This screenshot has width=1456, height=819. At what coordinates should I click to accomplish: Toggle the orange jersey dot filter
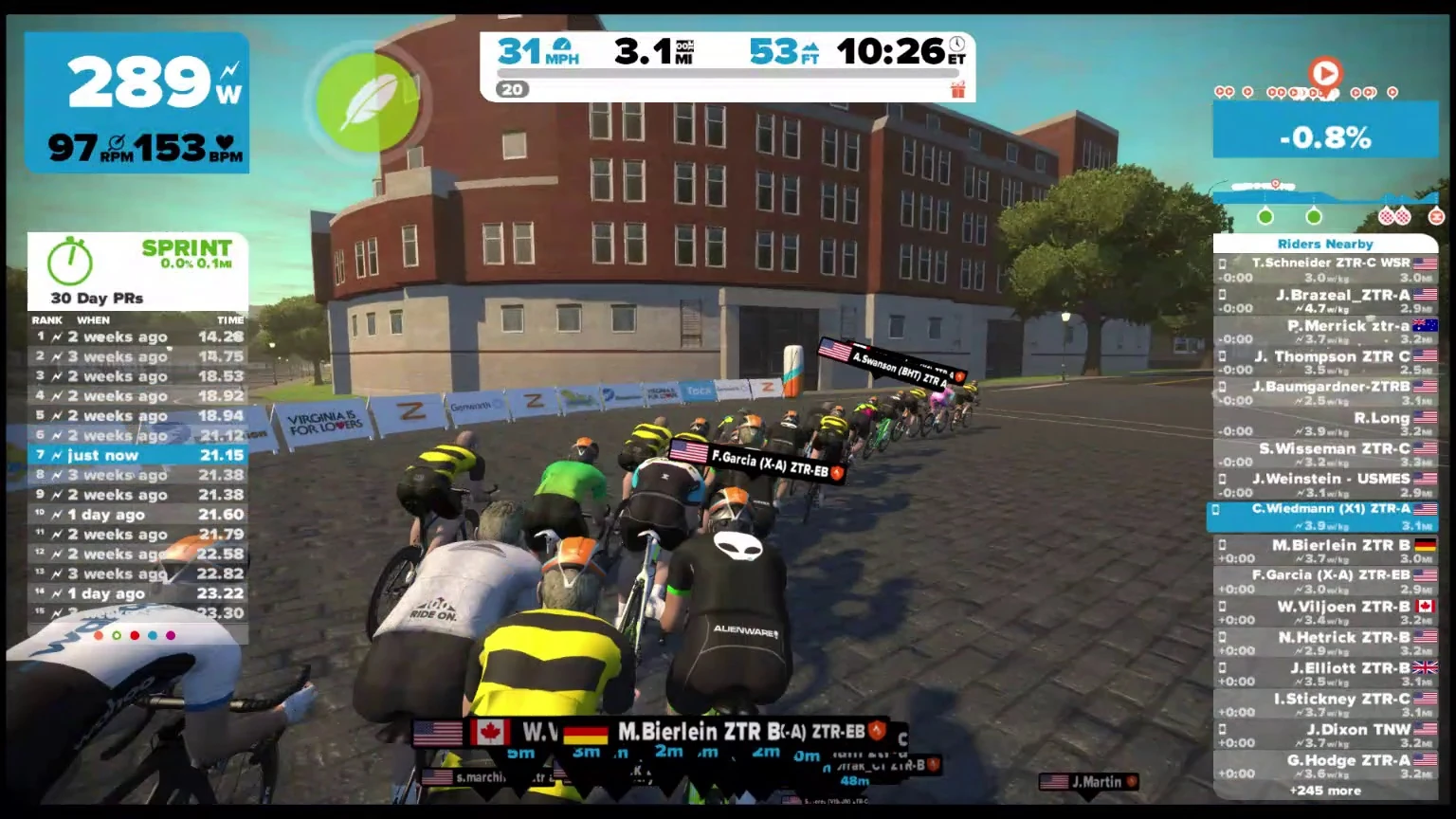tap(99, 635)
